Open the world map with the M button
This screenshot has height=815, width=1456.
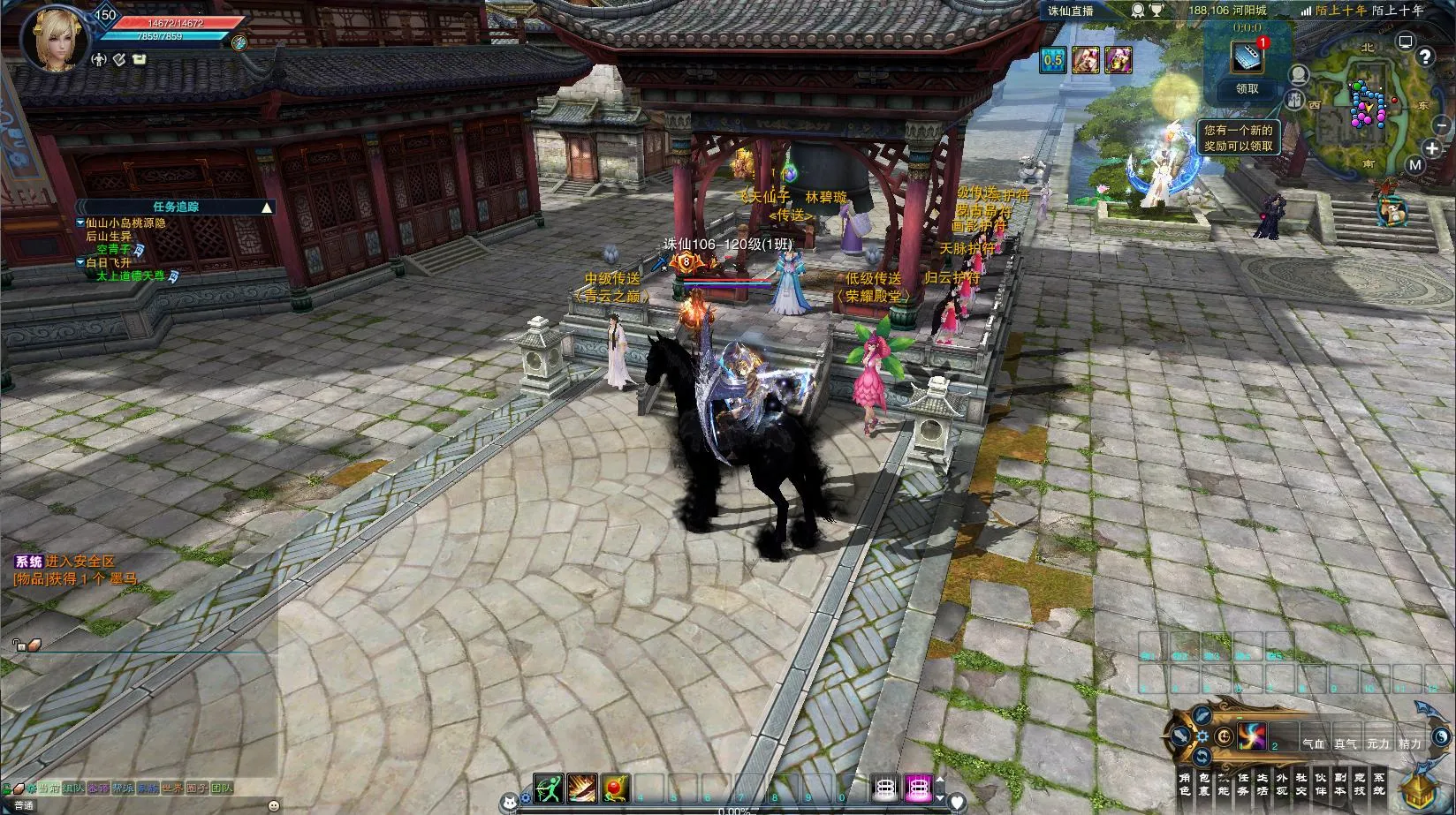(x=1415, y=165)
